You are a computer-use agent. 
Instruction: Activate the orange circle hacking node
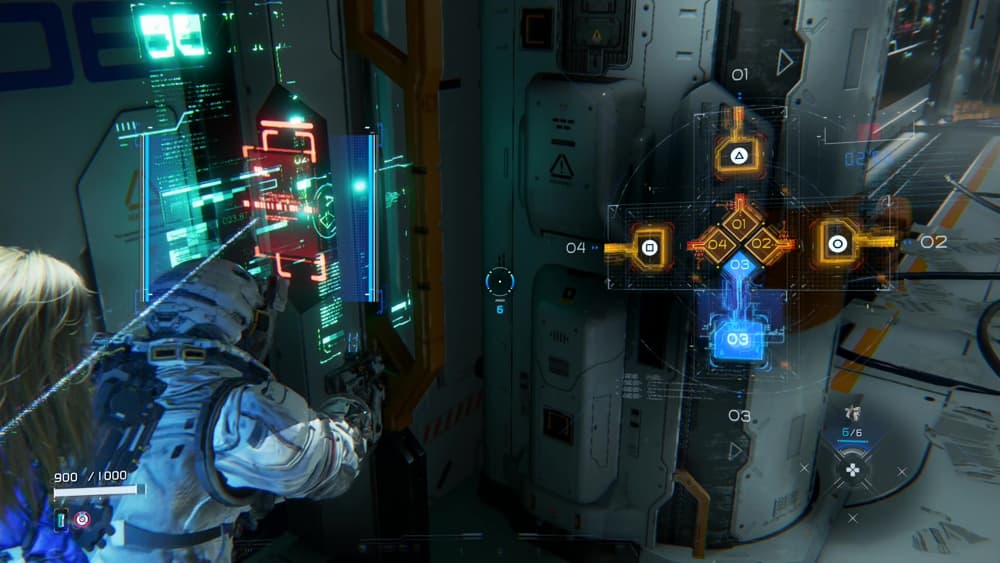(x=837, y=243)
